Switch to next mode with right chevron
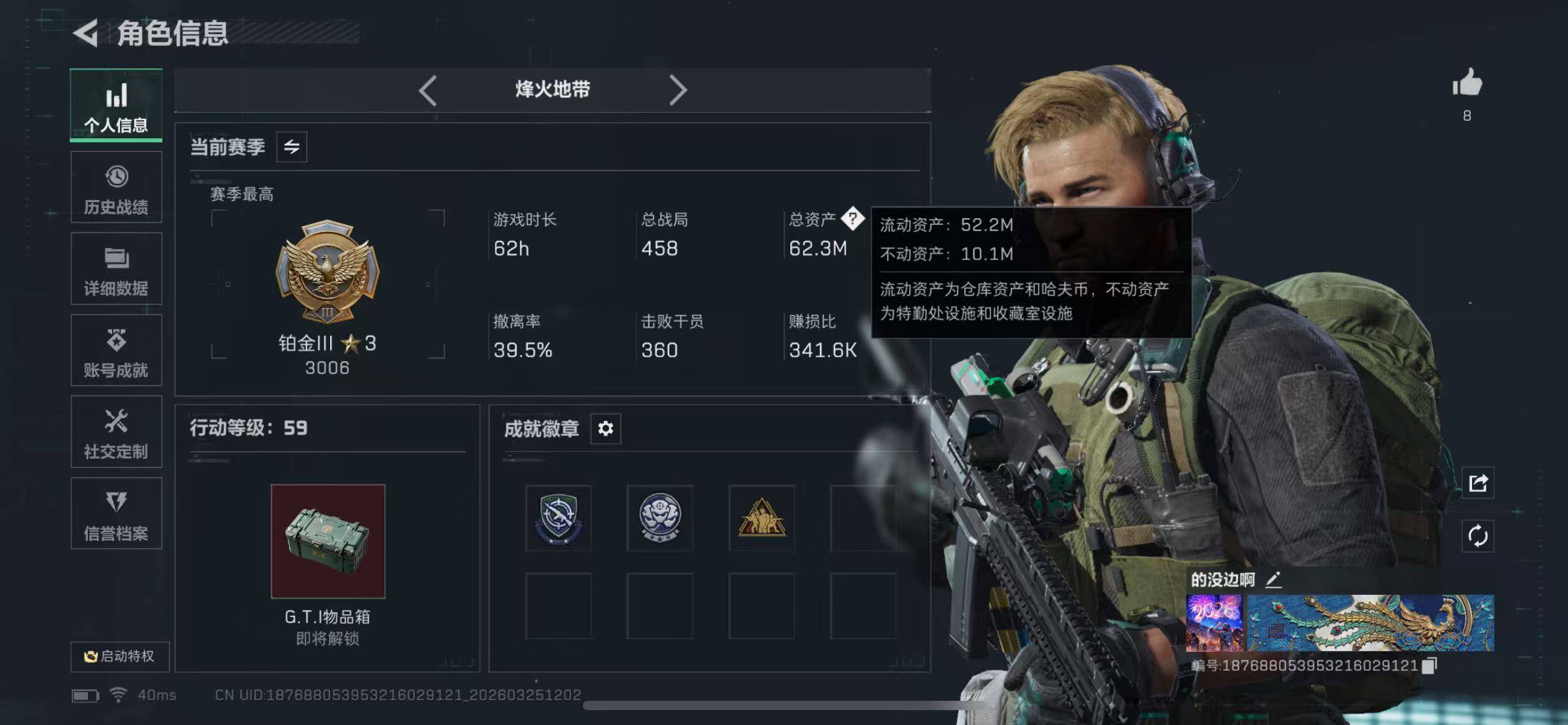1568x725 pixels. pyautogui.click(x=679, y=90)
